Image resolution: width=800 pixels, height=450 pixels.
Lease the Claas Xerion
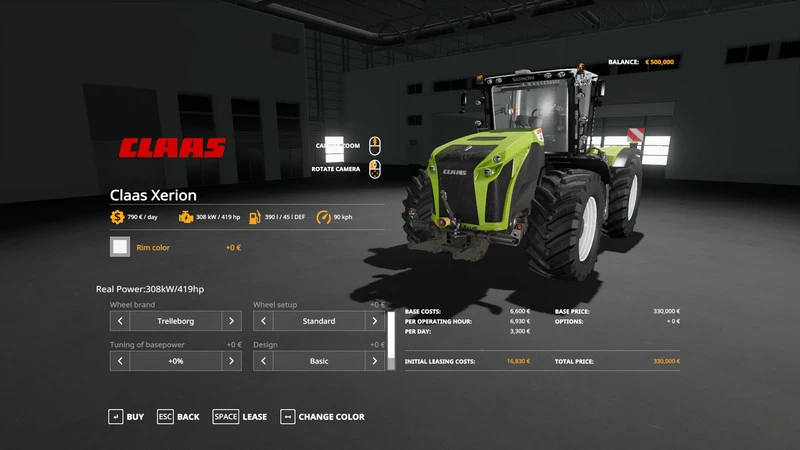240,416
